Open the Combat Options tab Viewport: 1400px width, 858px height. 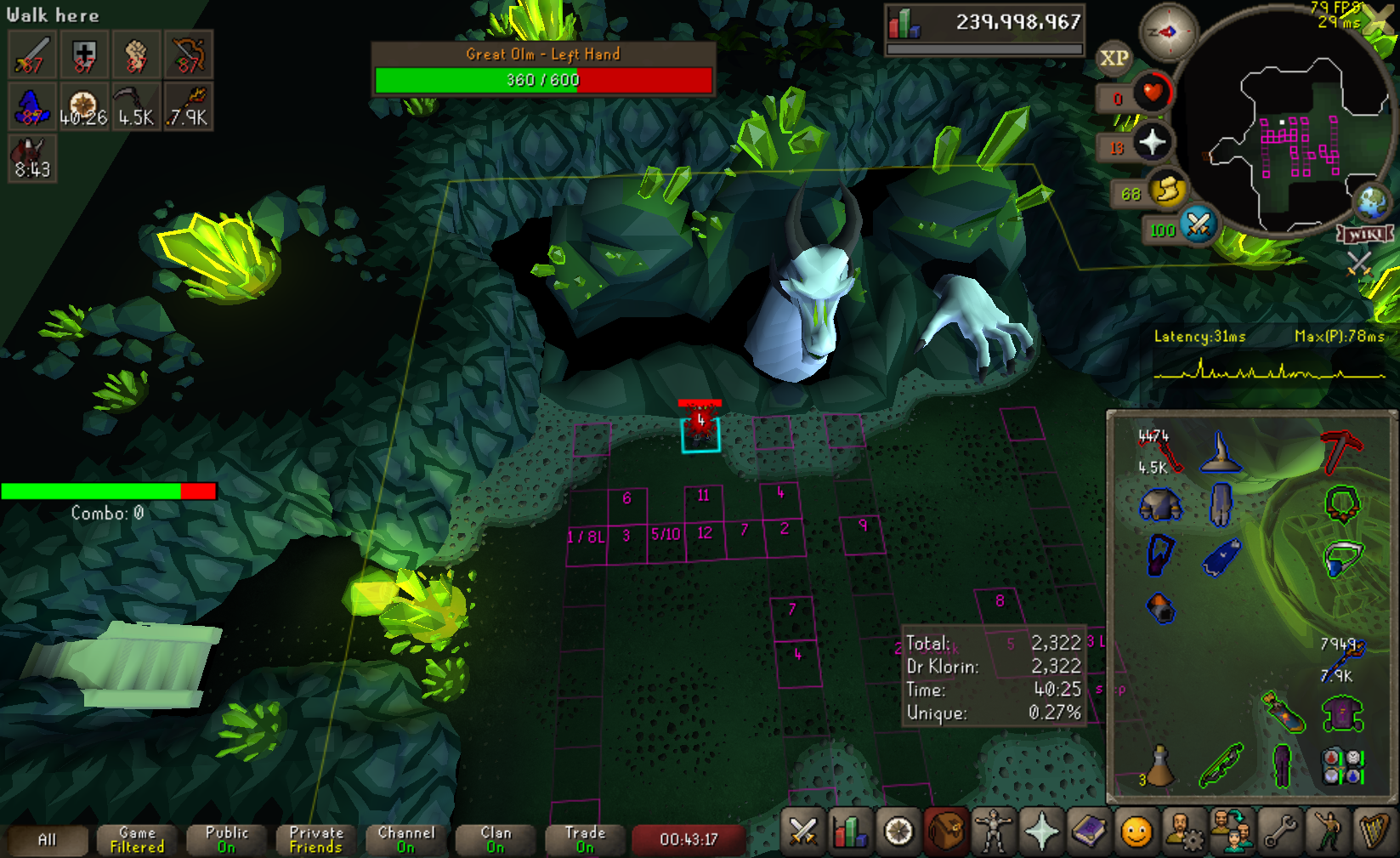click(x=802, y=832)
